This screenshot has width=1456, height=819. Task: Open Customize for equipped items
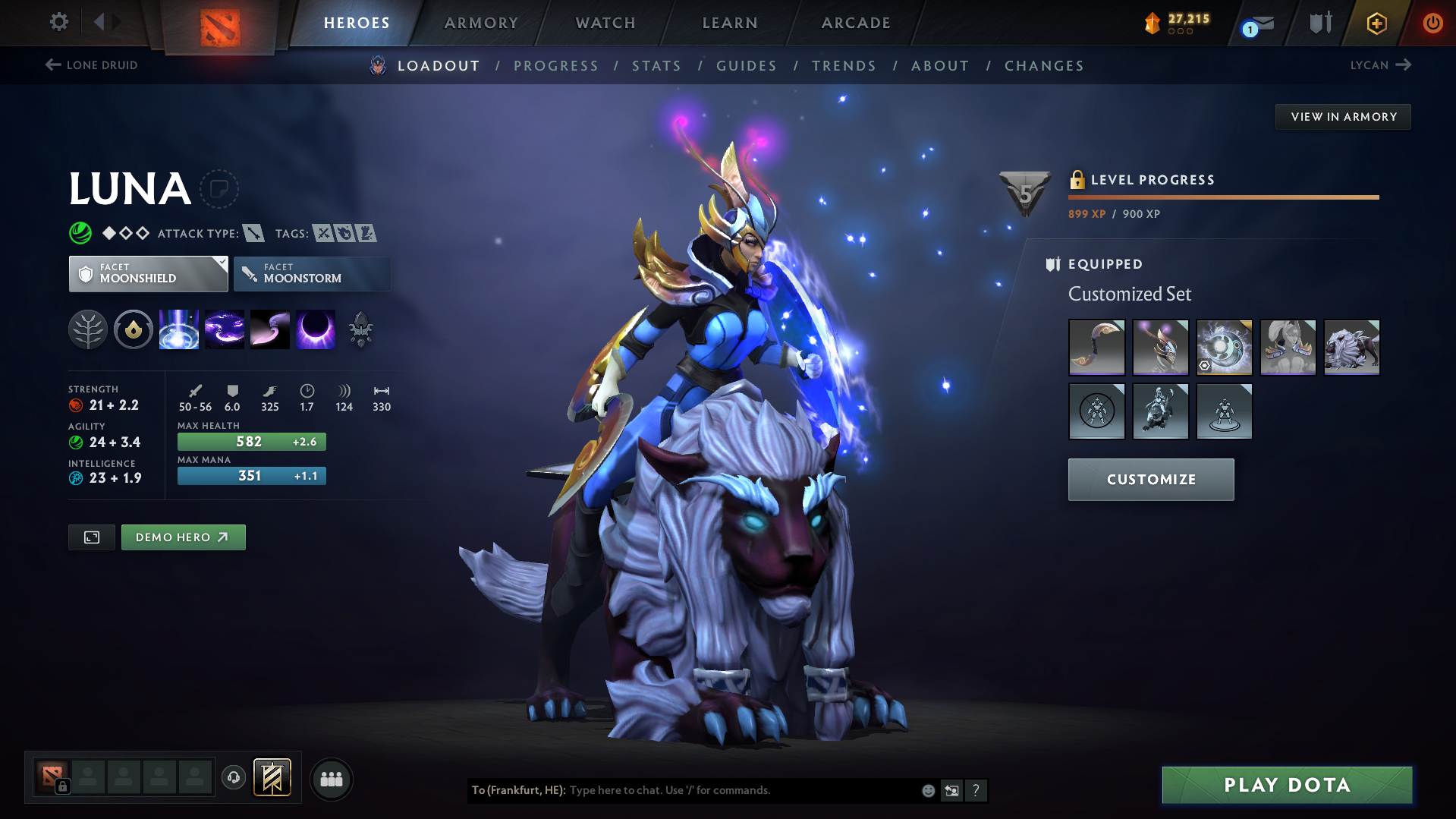pos(1150,480)
